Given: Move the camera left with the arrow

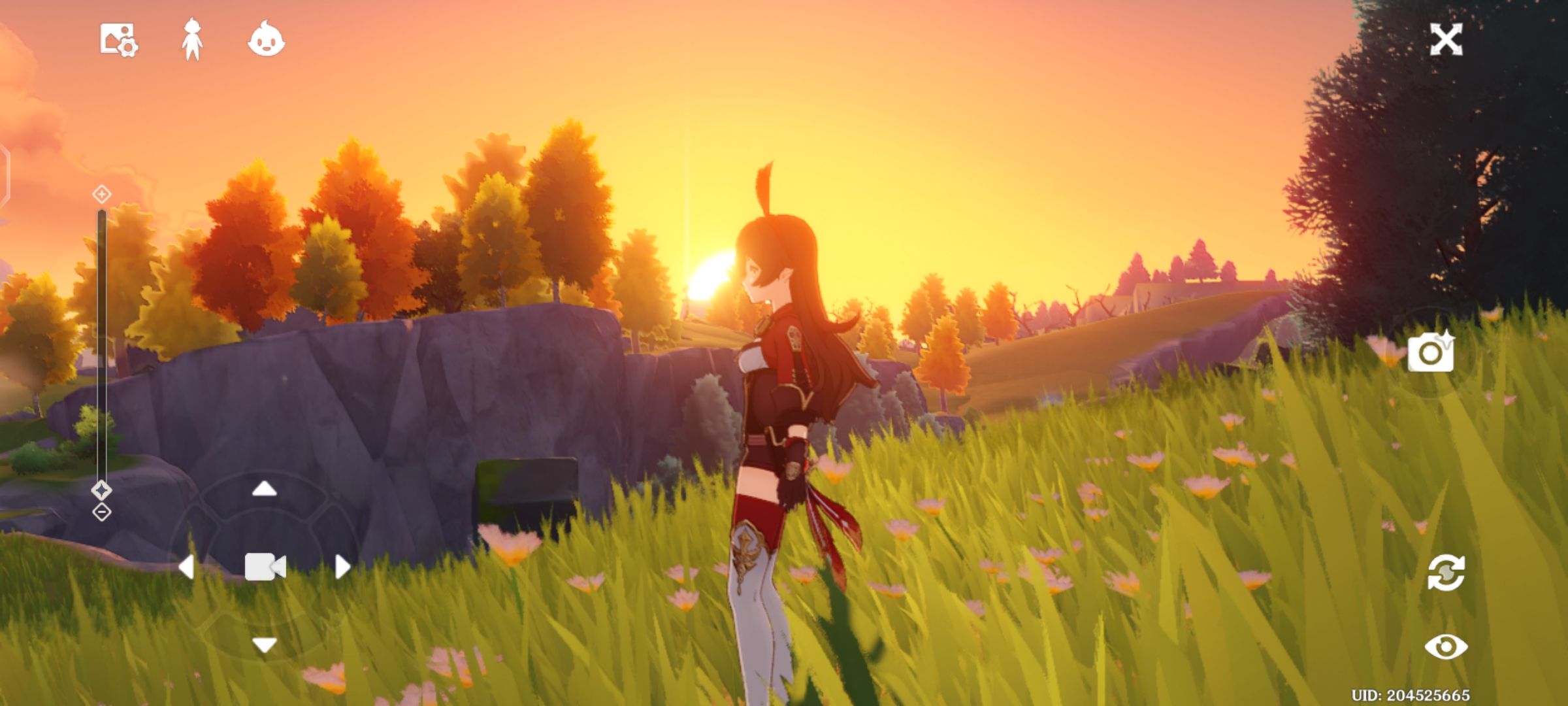Looking at the screenshot, I should tap(186, 567).
